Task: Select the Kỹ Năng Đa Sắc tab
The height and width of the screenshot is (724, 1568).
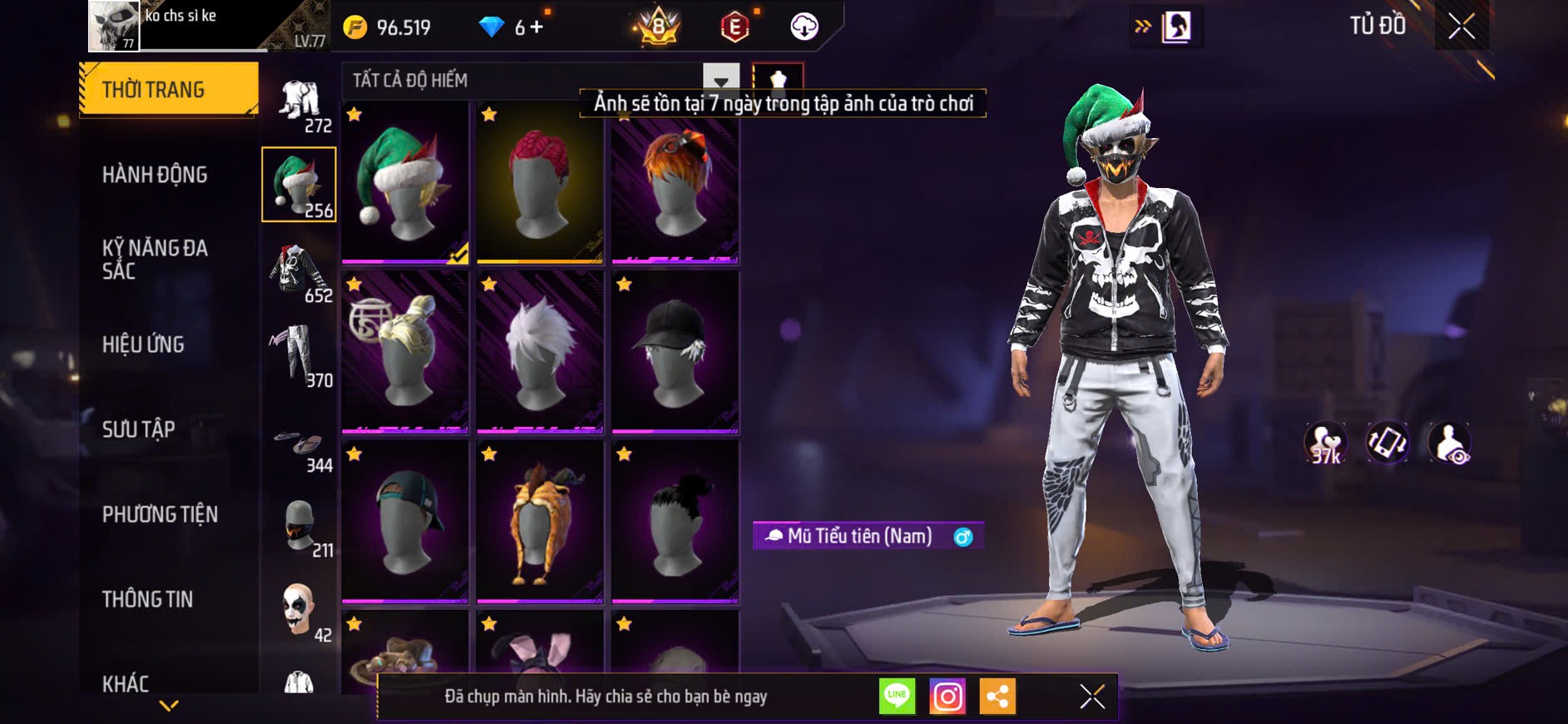Action: pos(155,259)
